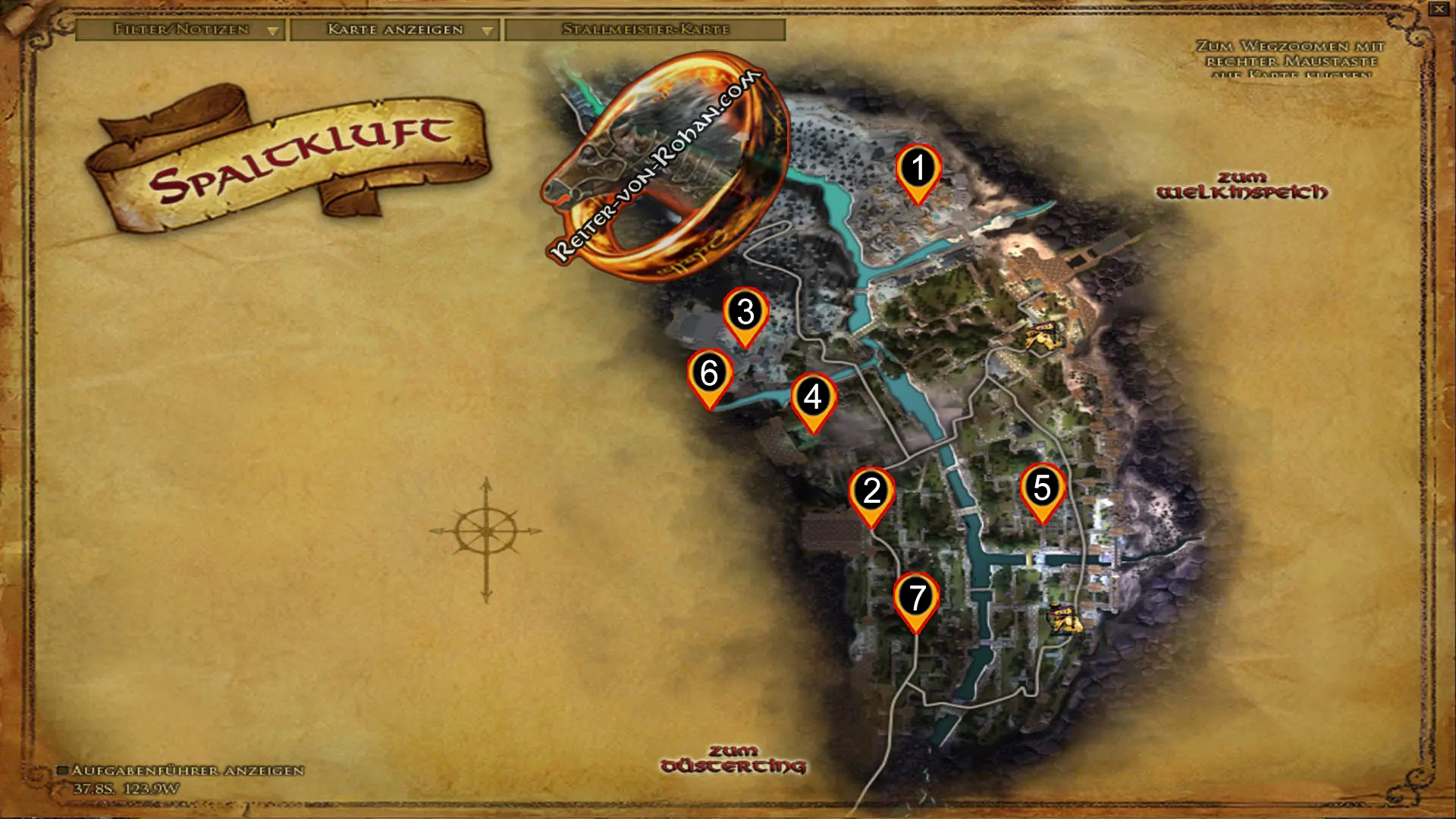Select map marker number 5
The width and height of the screenshot is (1456, 819).
1043,488
